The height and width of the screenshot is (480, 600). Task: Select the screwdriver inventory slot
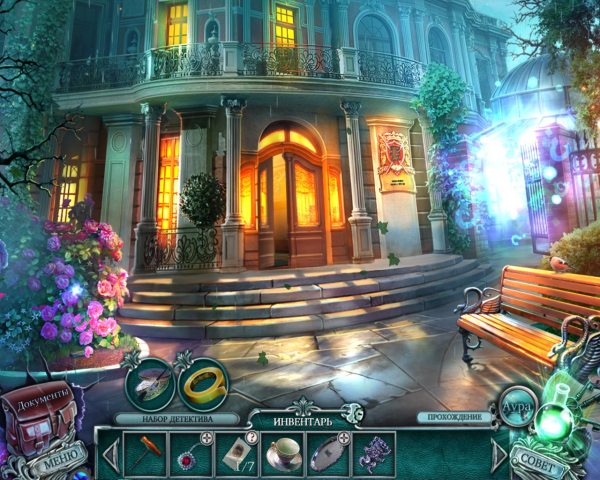[x=145, y=452]
